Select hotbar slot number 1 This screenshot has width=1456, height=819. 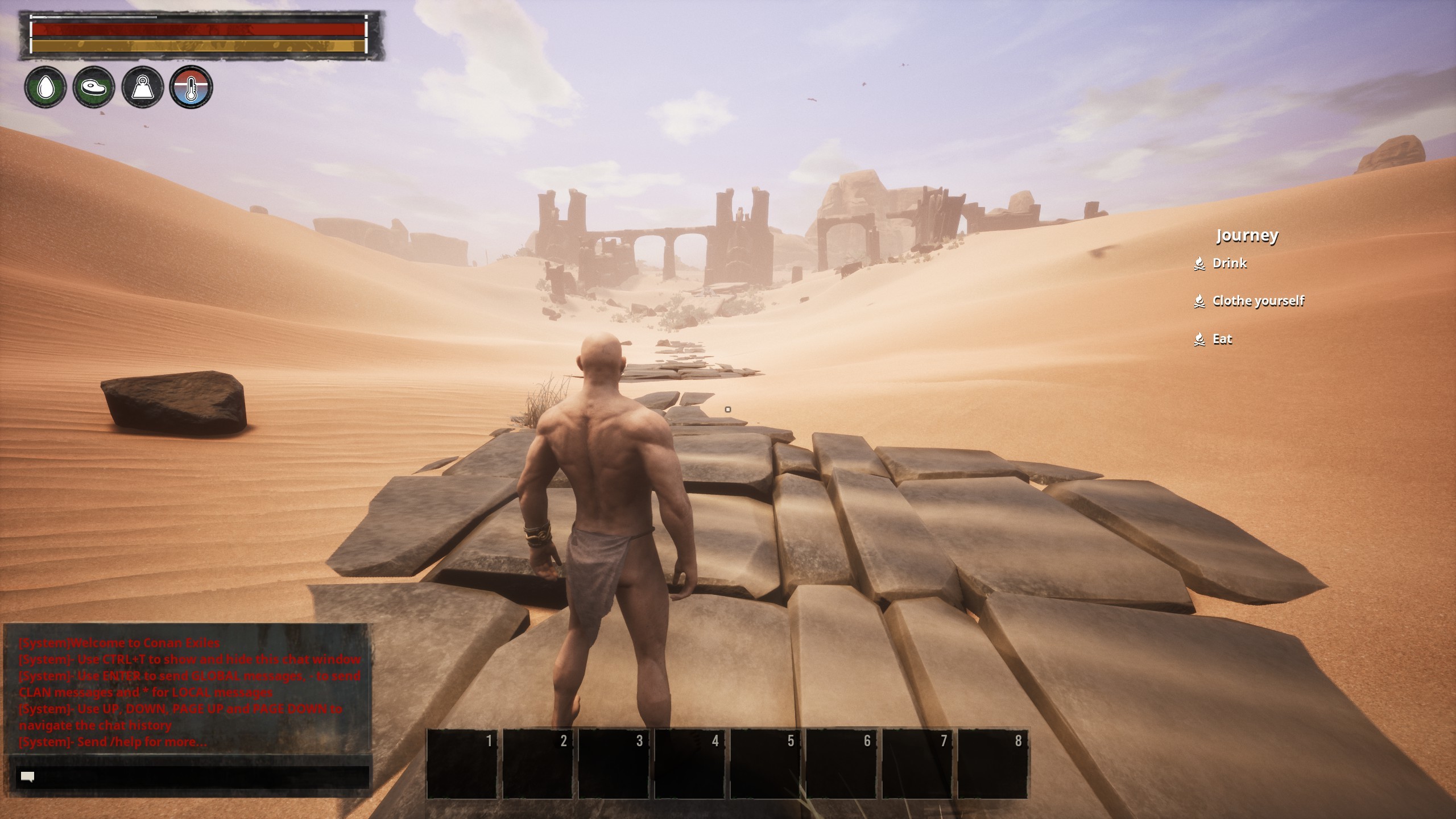(x=462, y=764)
